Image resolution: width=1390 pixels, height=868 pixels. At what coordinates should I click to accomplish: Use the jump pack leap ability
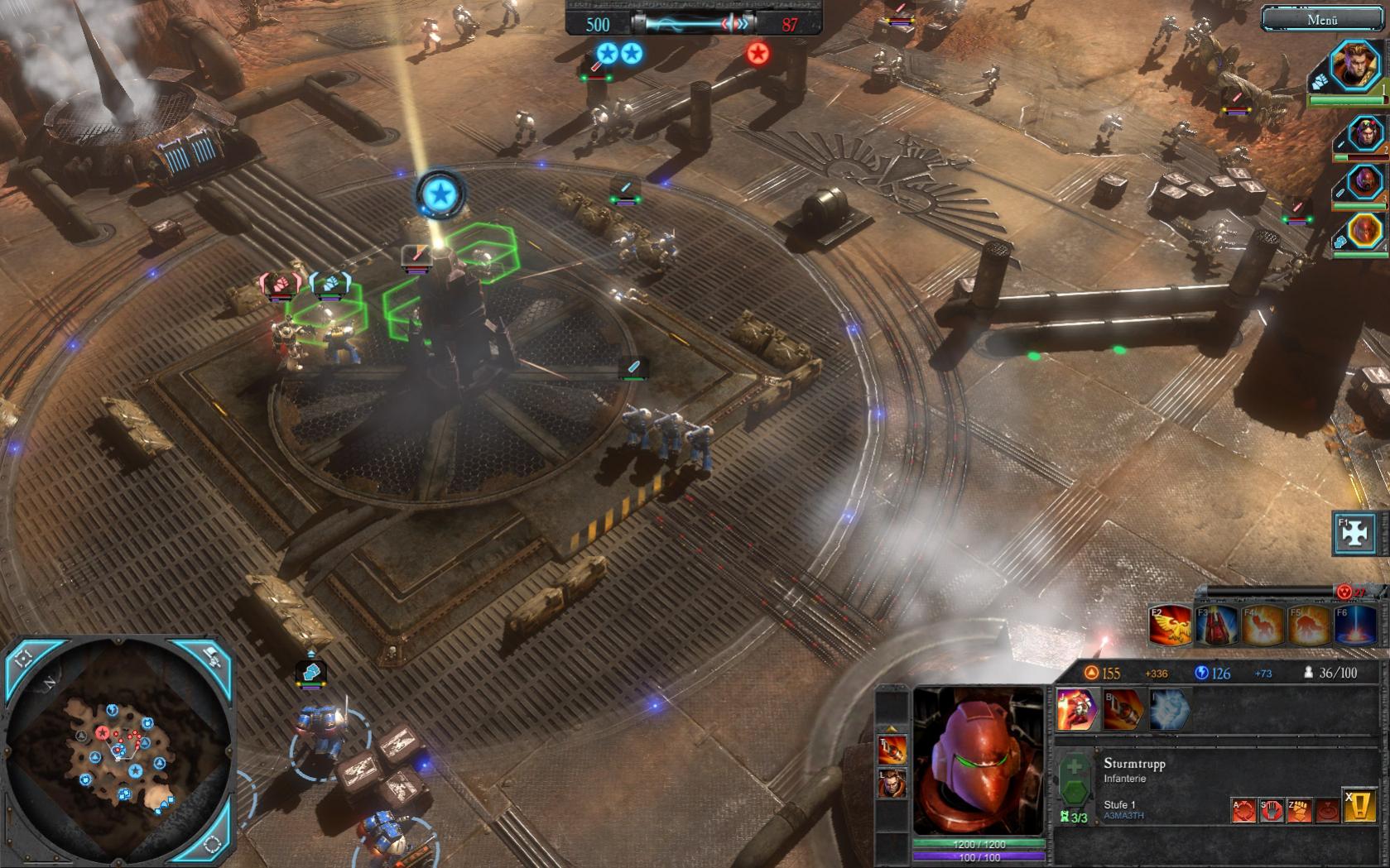tap(1076, 710)
